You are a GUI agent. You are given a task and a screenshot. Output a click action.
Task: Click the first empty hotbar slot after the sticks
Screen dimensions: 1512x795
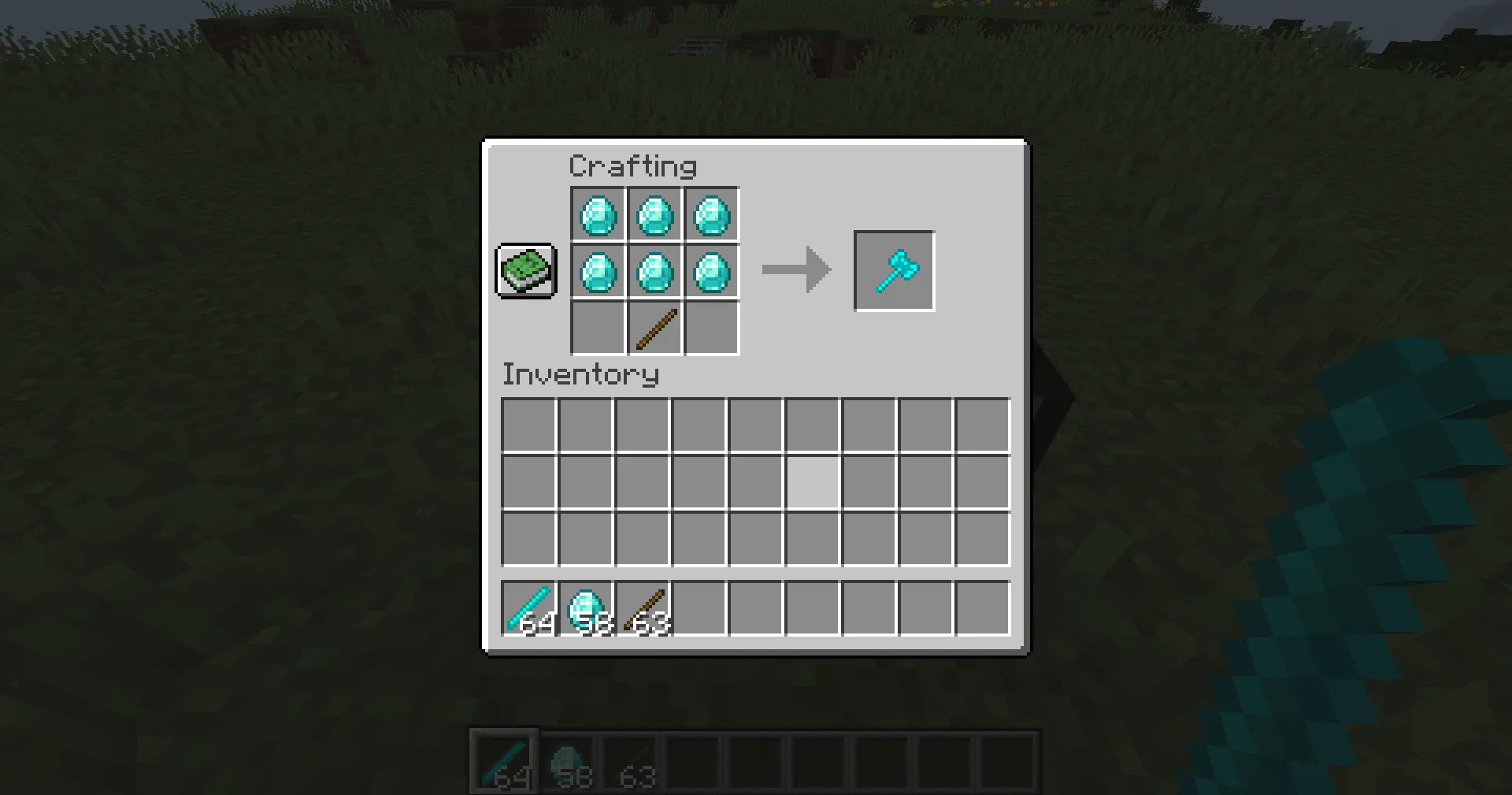click(699, 607)
